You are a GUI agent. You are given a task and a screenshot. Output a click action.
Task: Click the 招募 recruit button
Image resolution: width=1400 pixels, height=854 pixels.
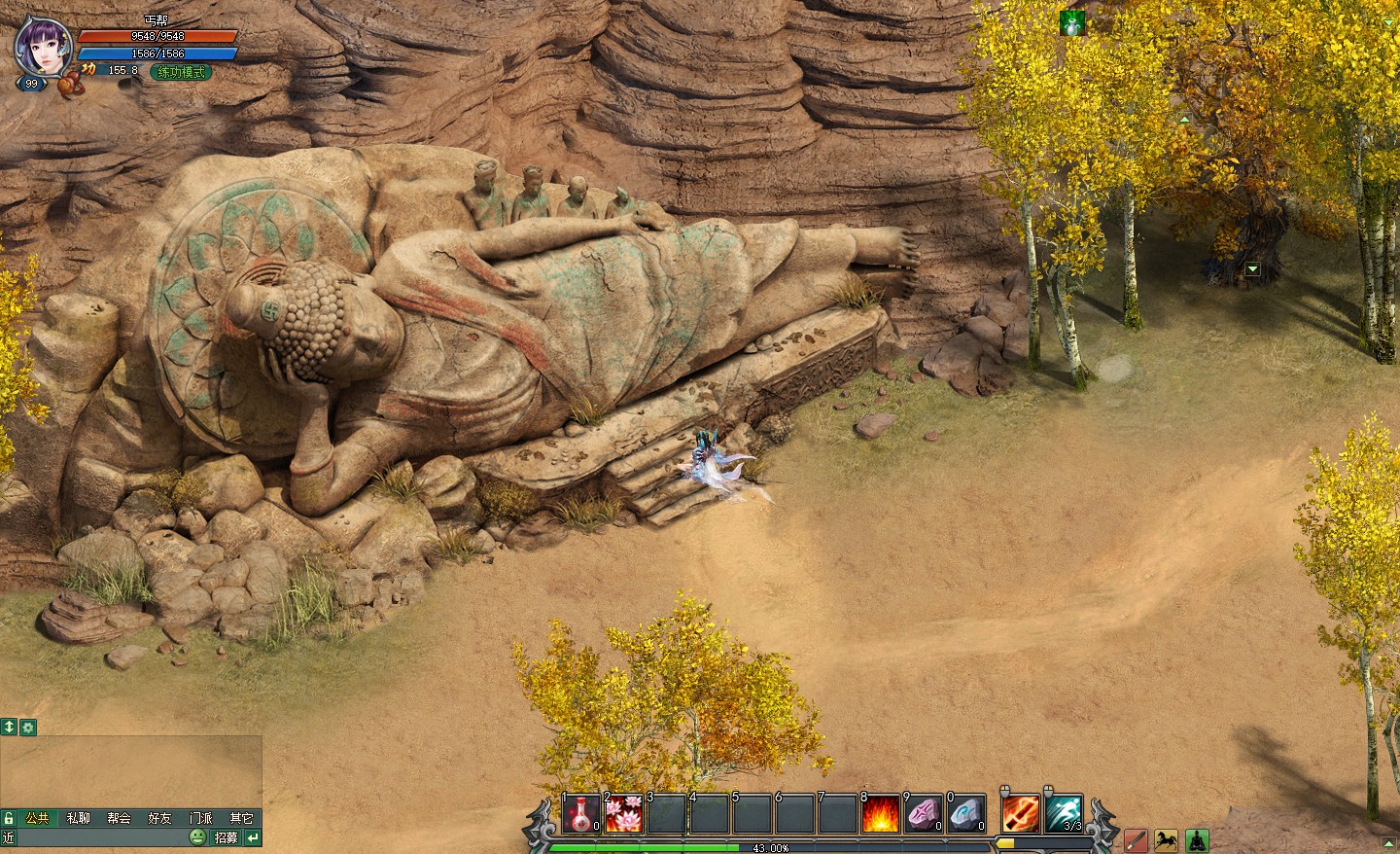[x=226, y=837]
